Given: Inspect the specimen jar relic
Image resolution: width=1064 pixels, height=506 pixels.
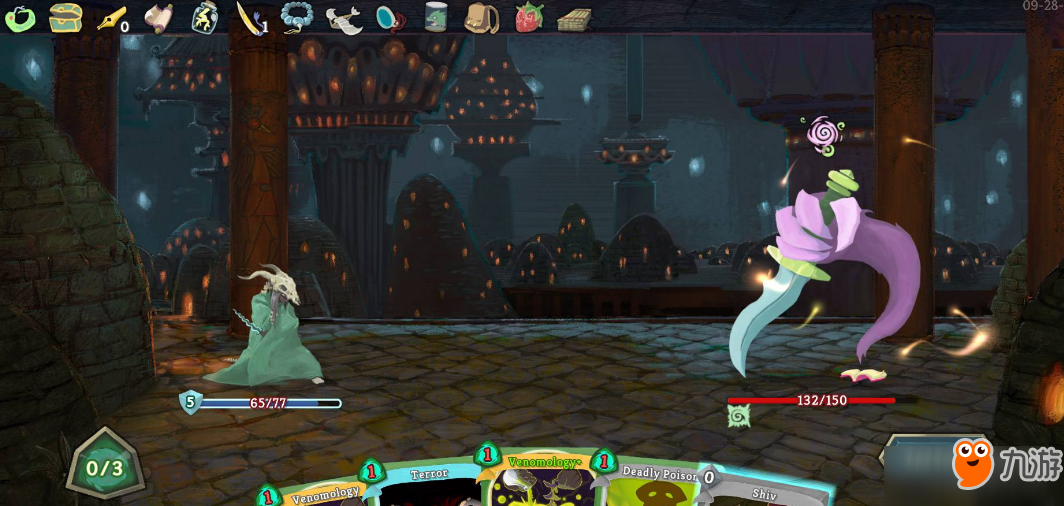Looking at the screenshot, I should coord(436,17).
